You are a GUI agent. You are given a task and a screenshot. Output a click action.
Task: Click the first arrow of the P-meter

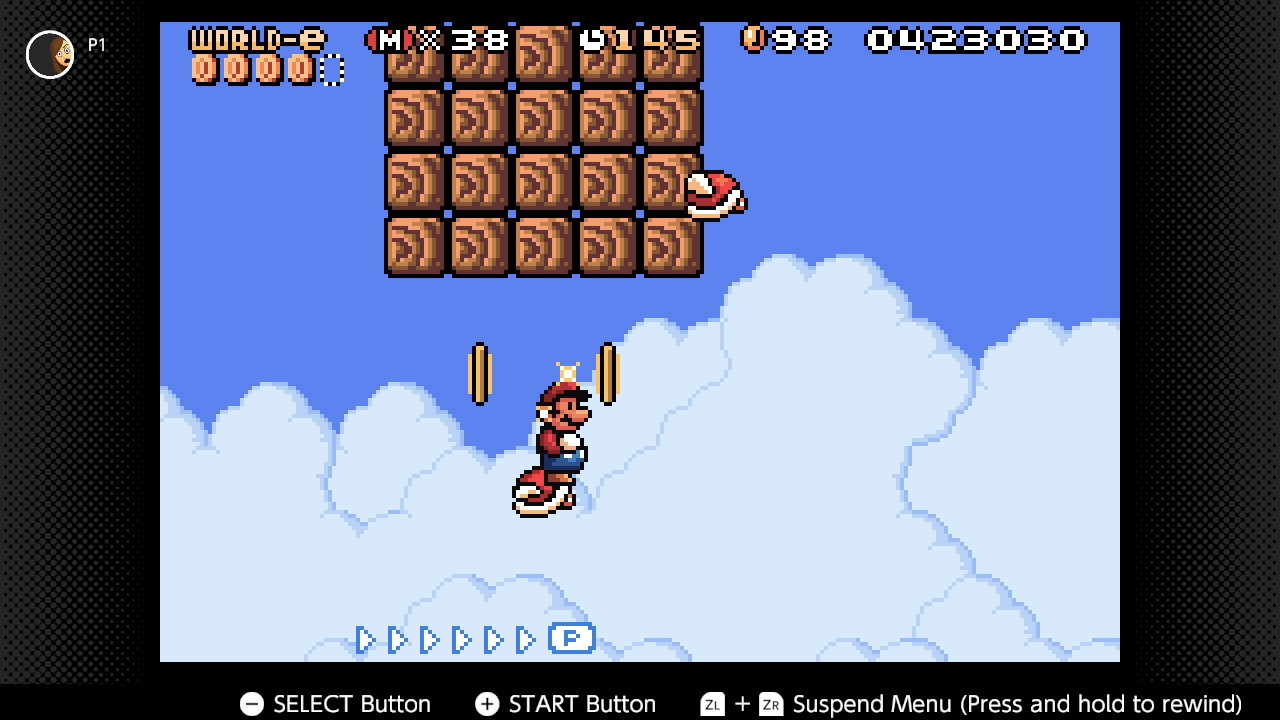365,639
